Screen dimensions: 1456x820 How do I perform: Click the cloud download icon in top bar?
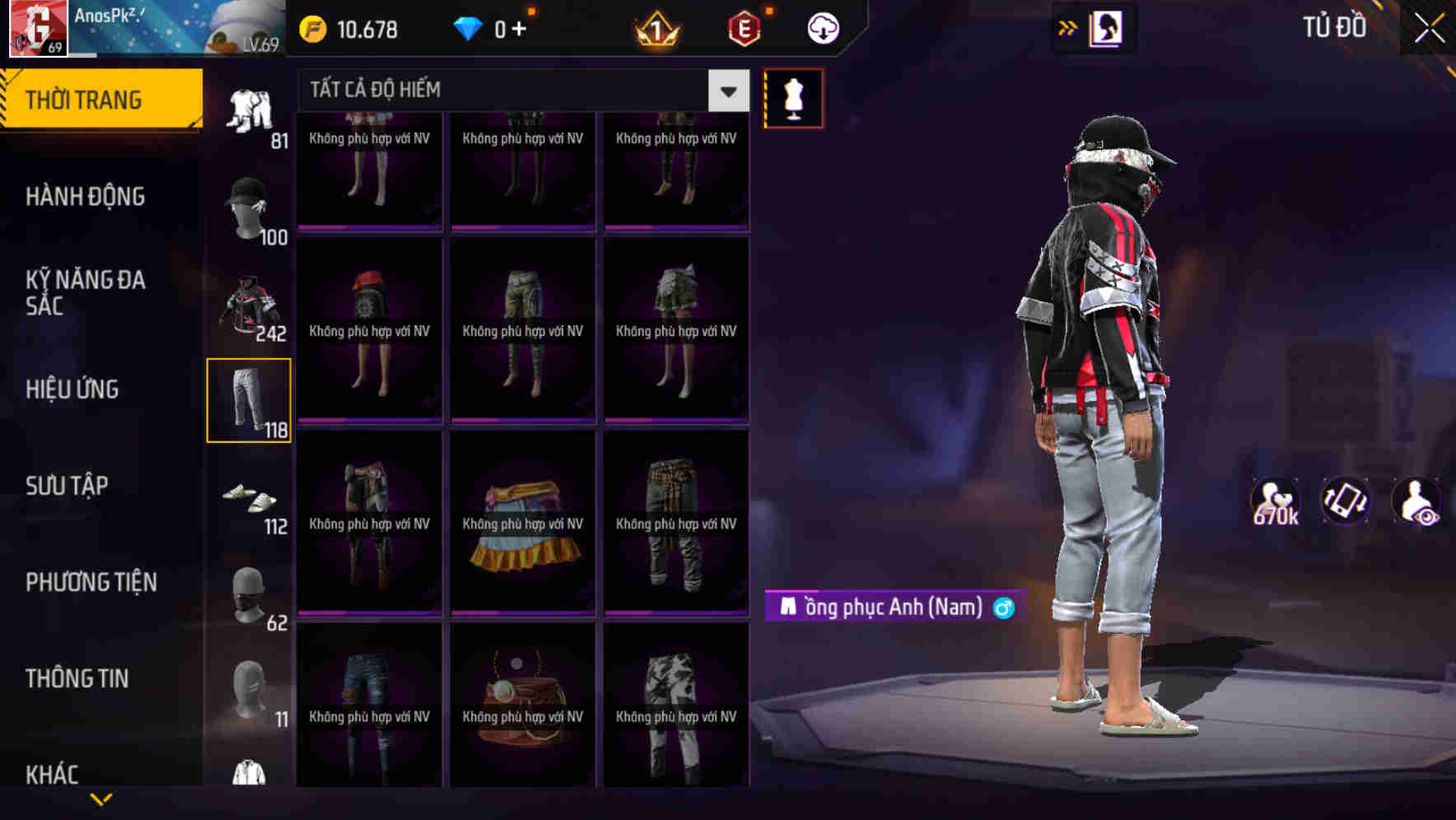tap(821, 26)
